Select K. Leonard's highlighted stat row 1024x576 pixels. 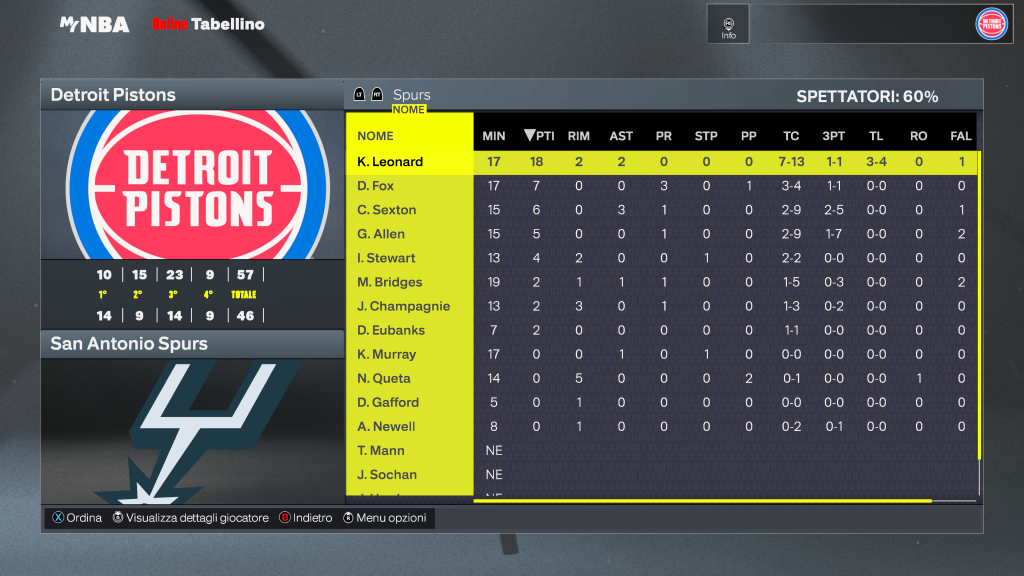[390, 162]
